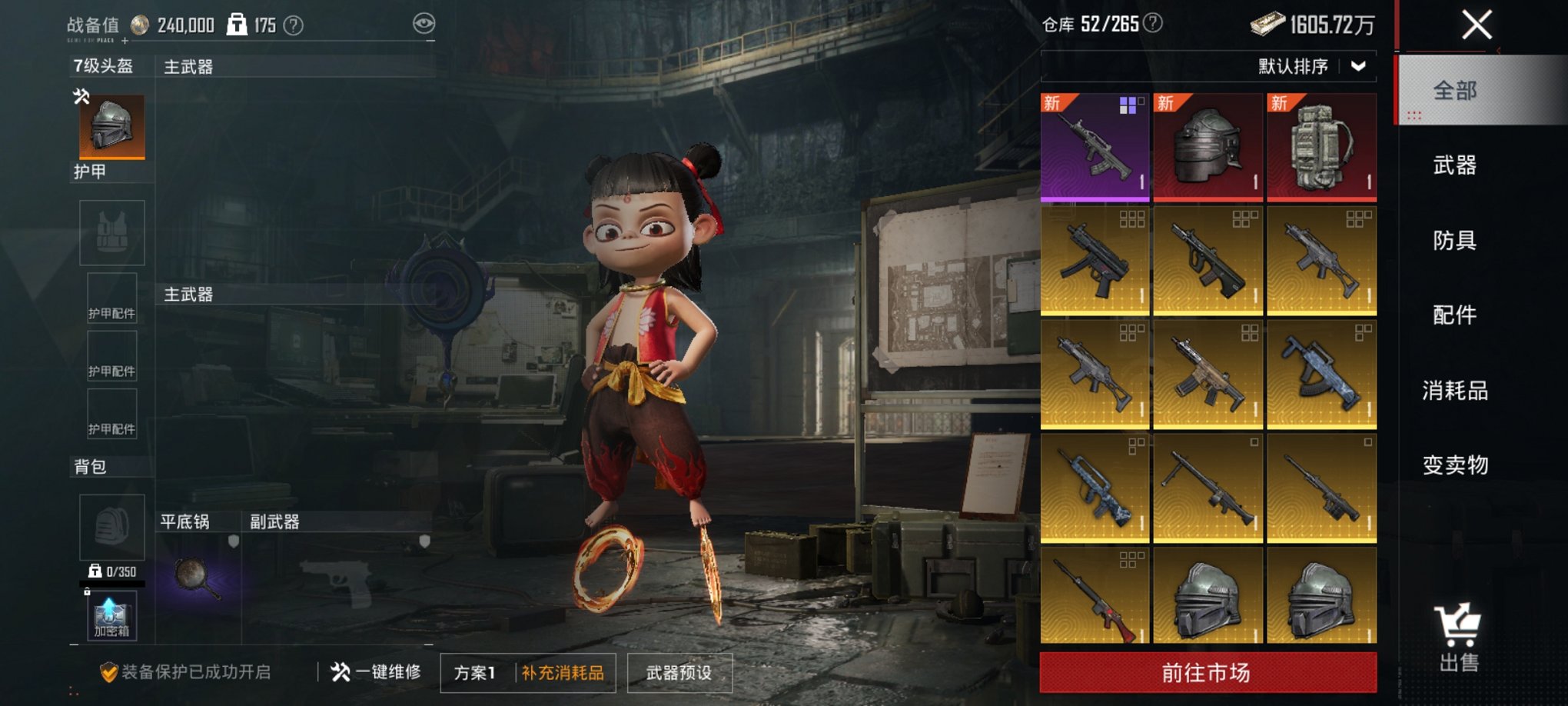Screen dimensions: 1568x706
Task: Switch to the 武器 (weapons) category tab
Action: [x=1454, y=165]
